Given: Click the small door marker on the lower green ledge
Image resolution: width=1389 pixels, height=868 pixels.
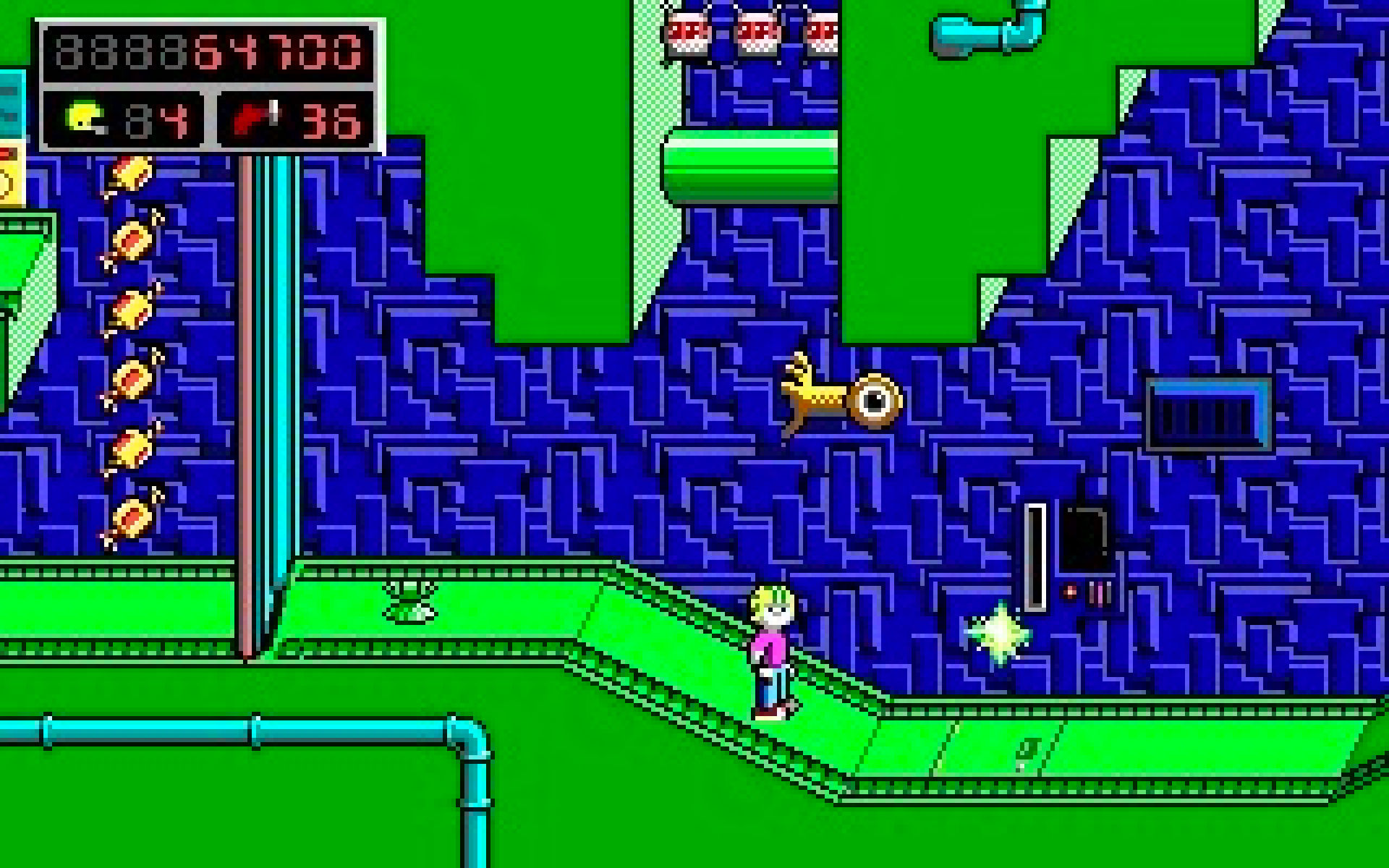Looking at the screenshot, I should (1027, 752).
